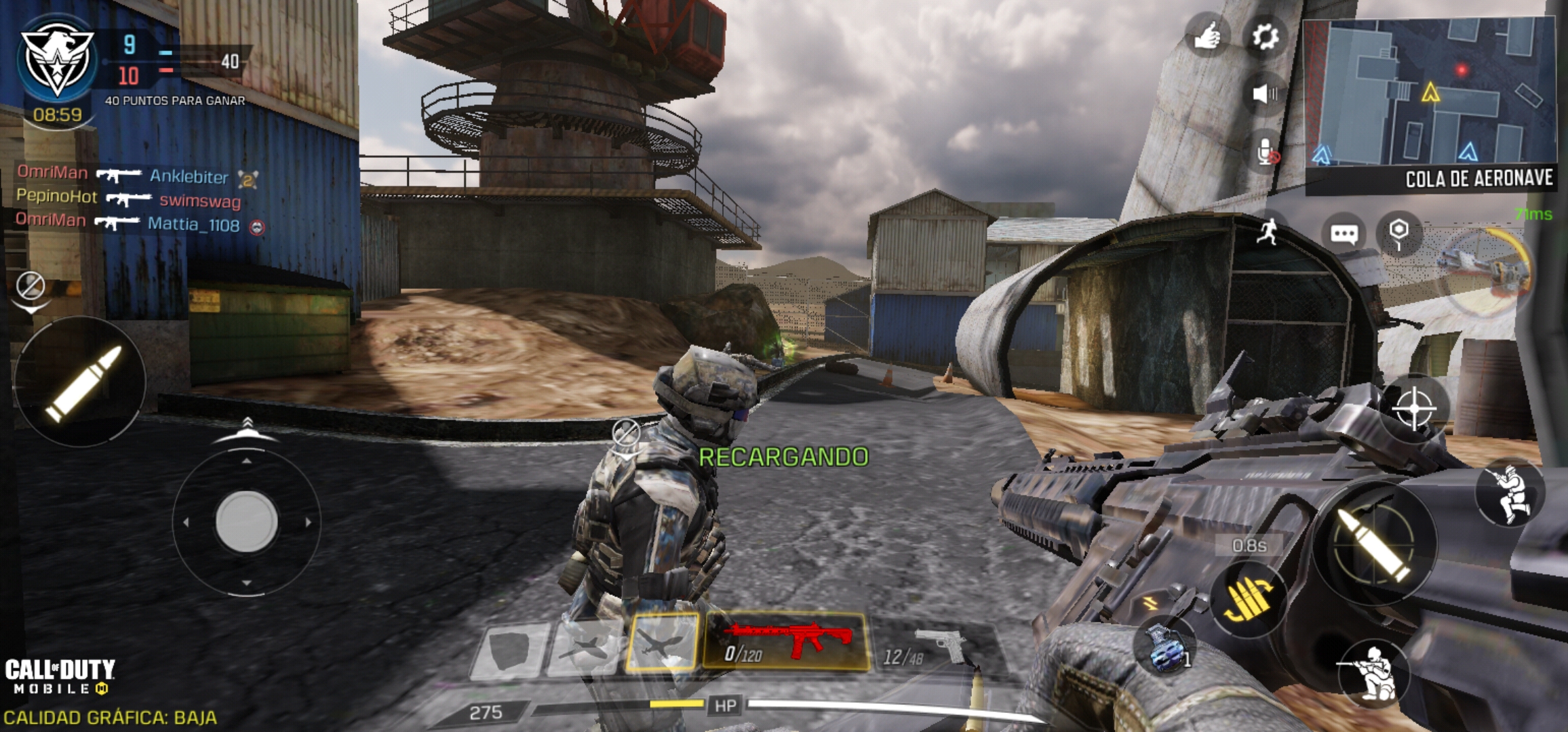This screenshot has width=1568, height=732.
Task: Open the chat speech bubble
Action: point(1344,235)
